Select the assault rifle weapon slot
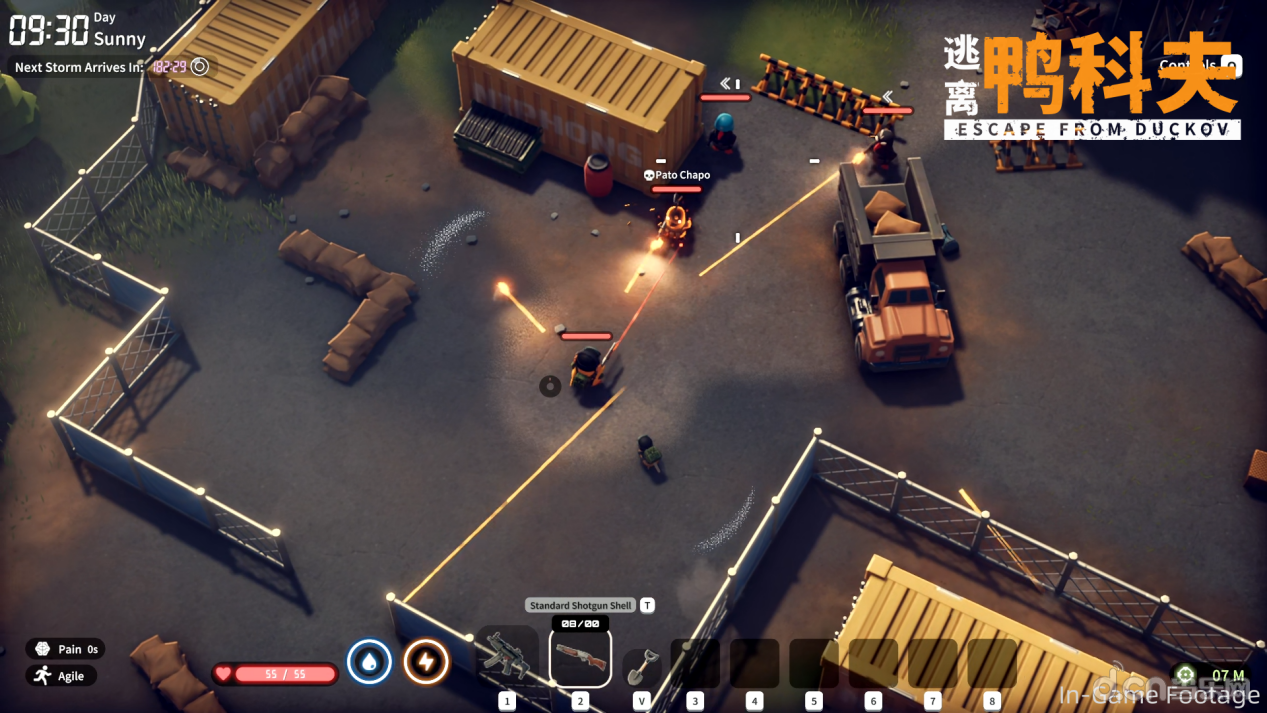 (506, 656)
